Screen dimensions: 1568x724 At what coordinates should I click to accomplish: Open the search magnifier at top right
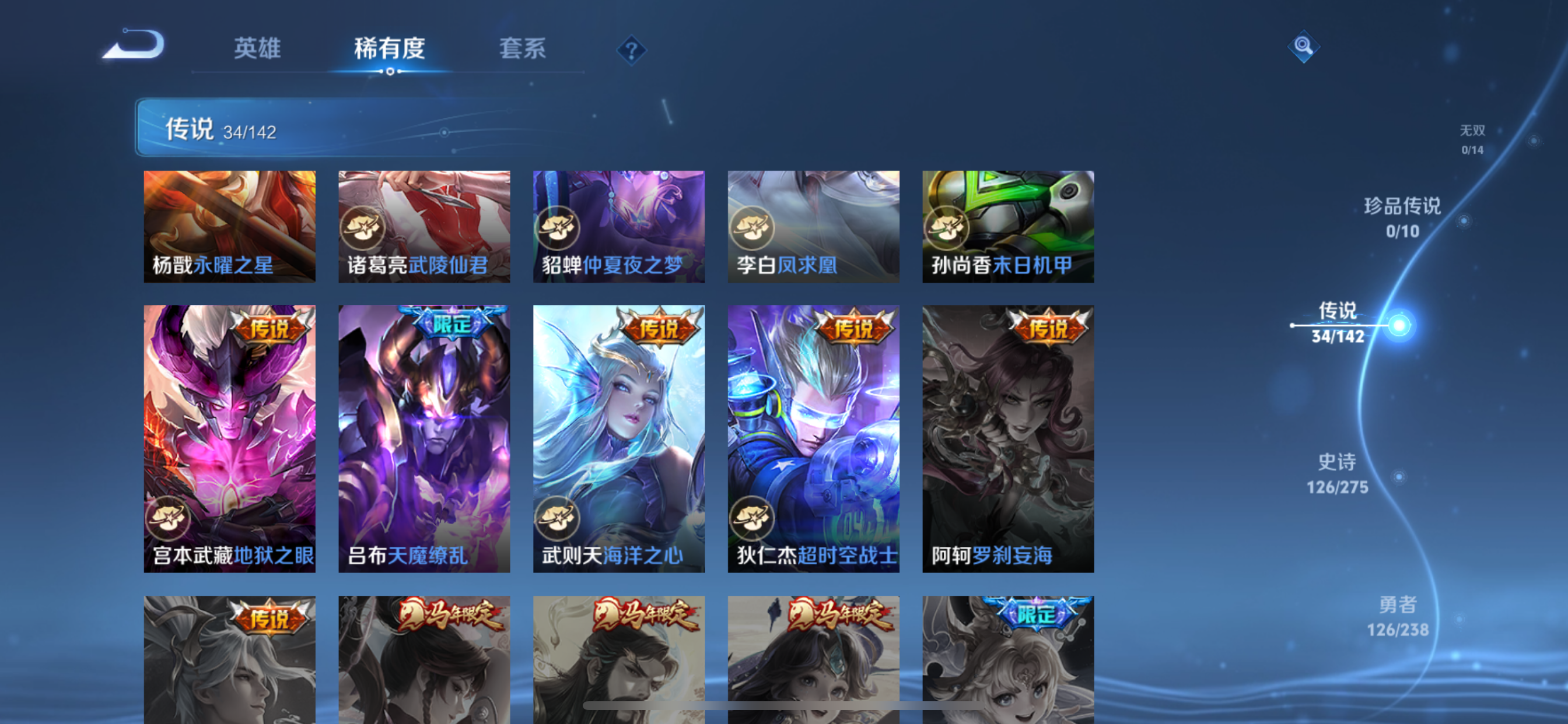1304,47
